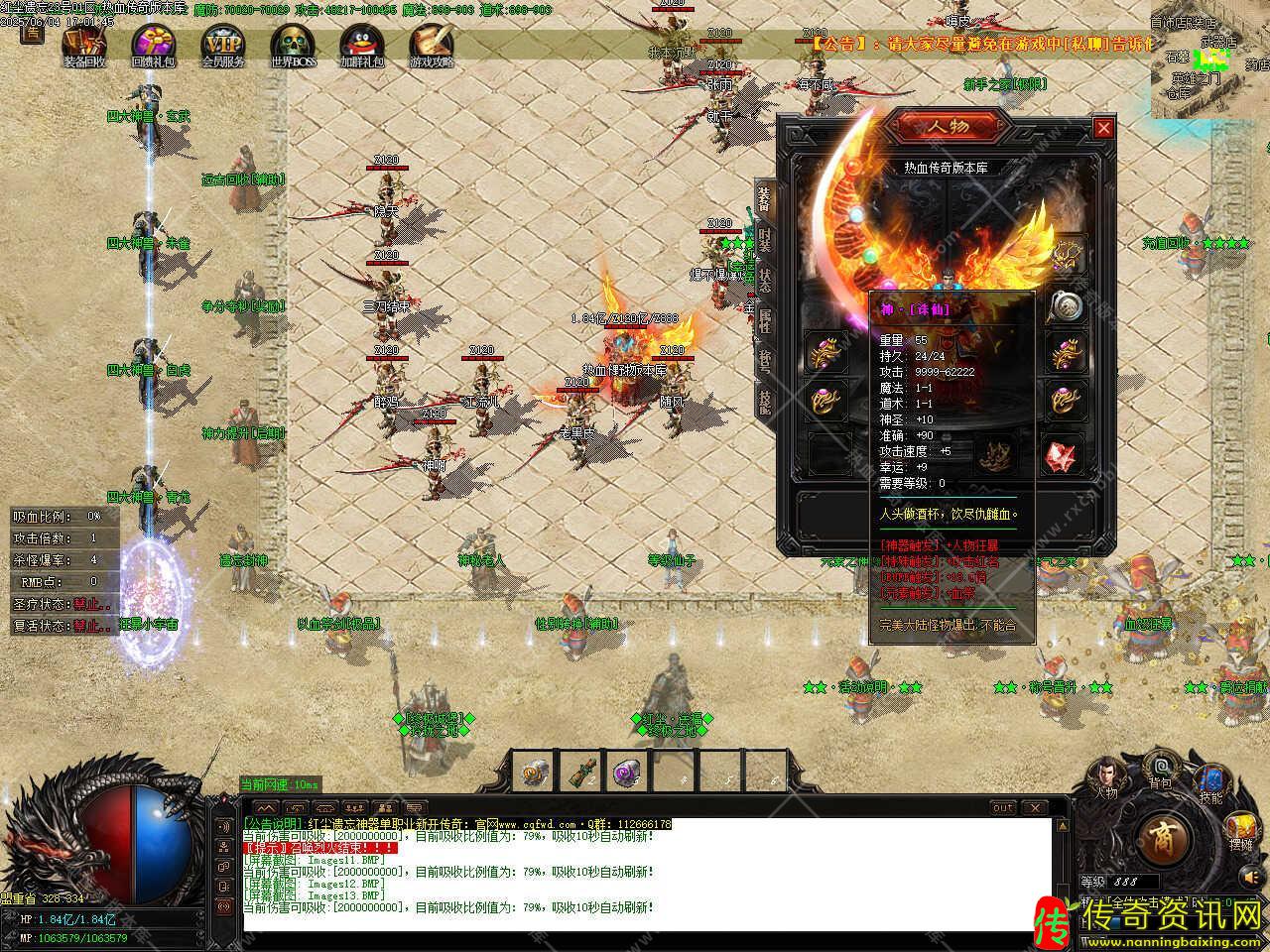The width and height of the screenshot is (1270, 952).
Task: Open the 世界BOSS skull icon
Action: (x=292, y=45)
